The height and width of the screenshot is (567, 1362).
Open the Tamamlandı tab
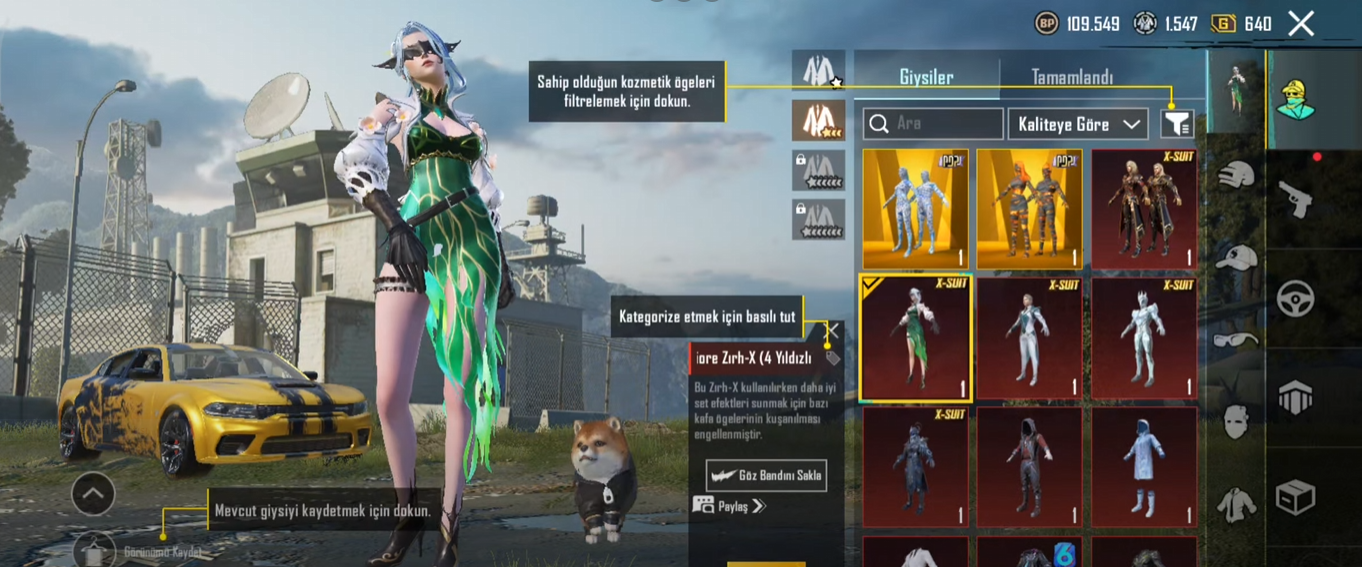(x=1072, y=77)
